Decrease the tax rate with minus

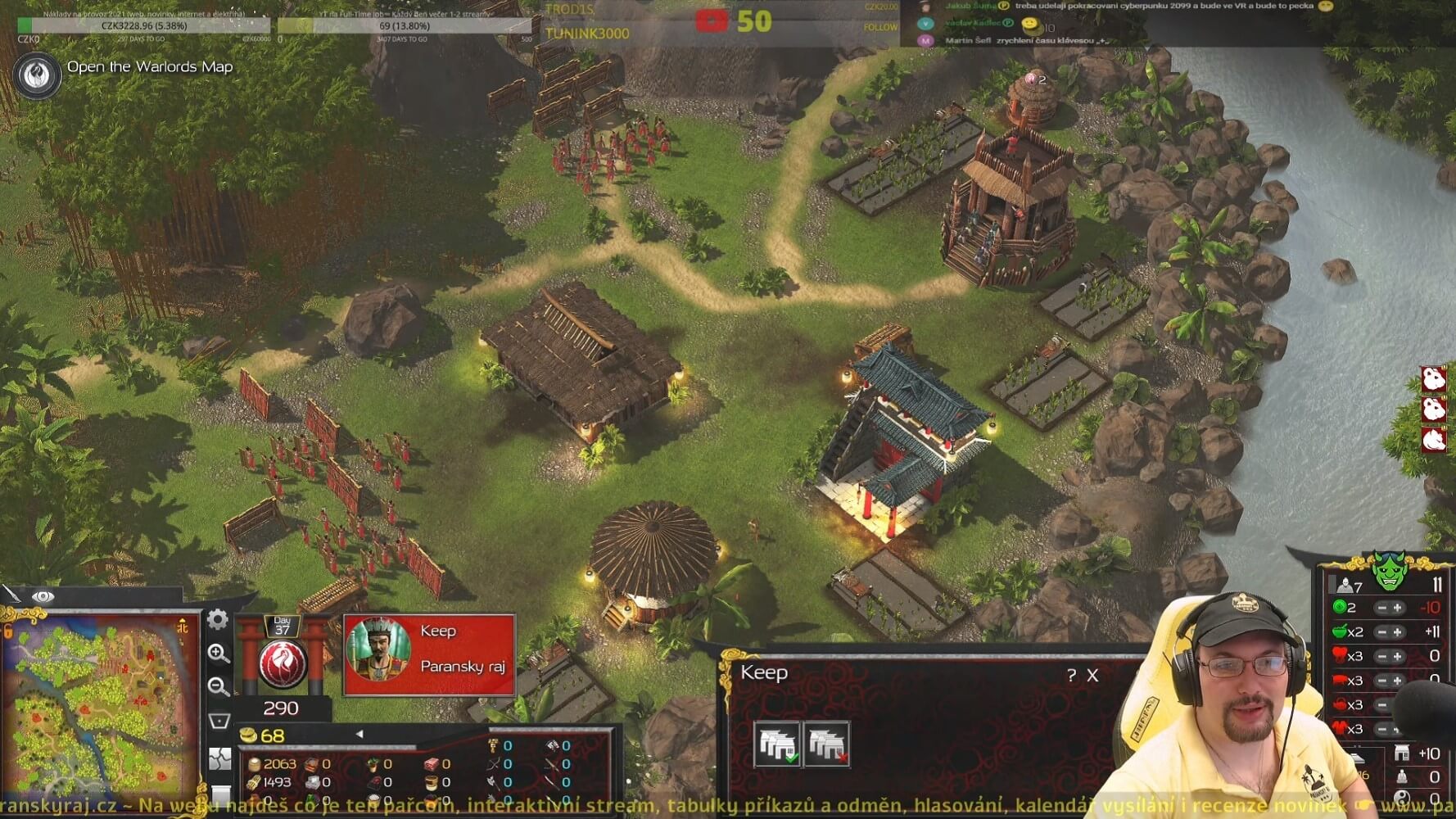[x=1382, y=608]
